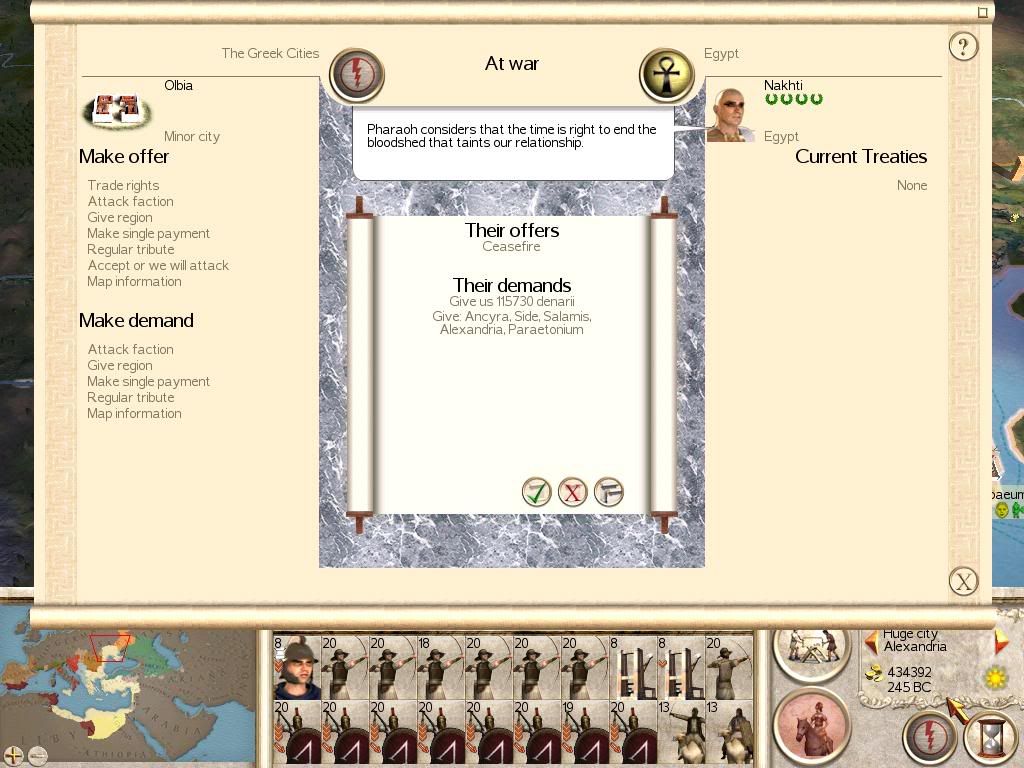
Task: Select diplomat Nakhti's portrait
Action: click(729, 114)
